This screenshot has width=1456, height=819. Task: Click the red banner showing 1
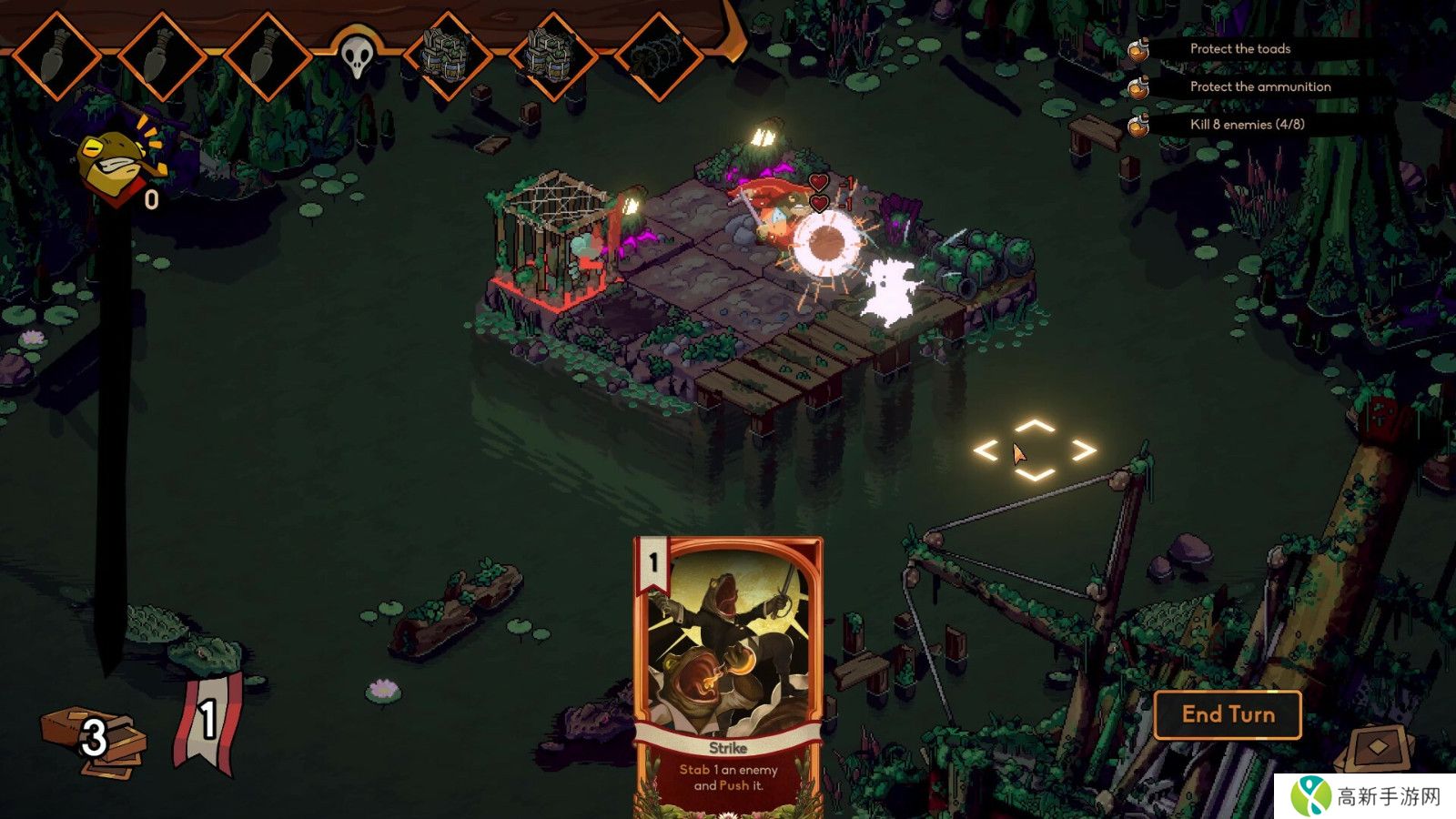click(208, 723)
